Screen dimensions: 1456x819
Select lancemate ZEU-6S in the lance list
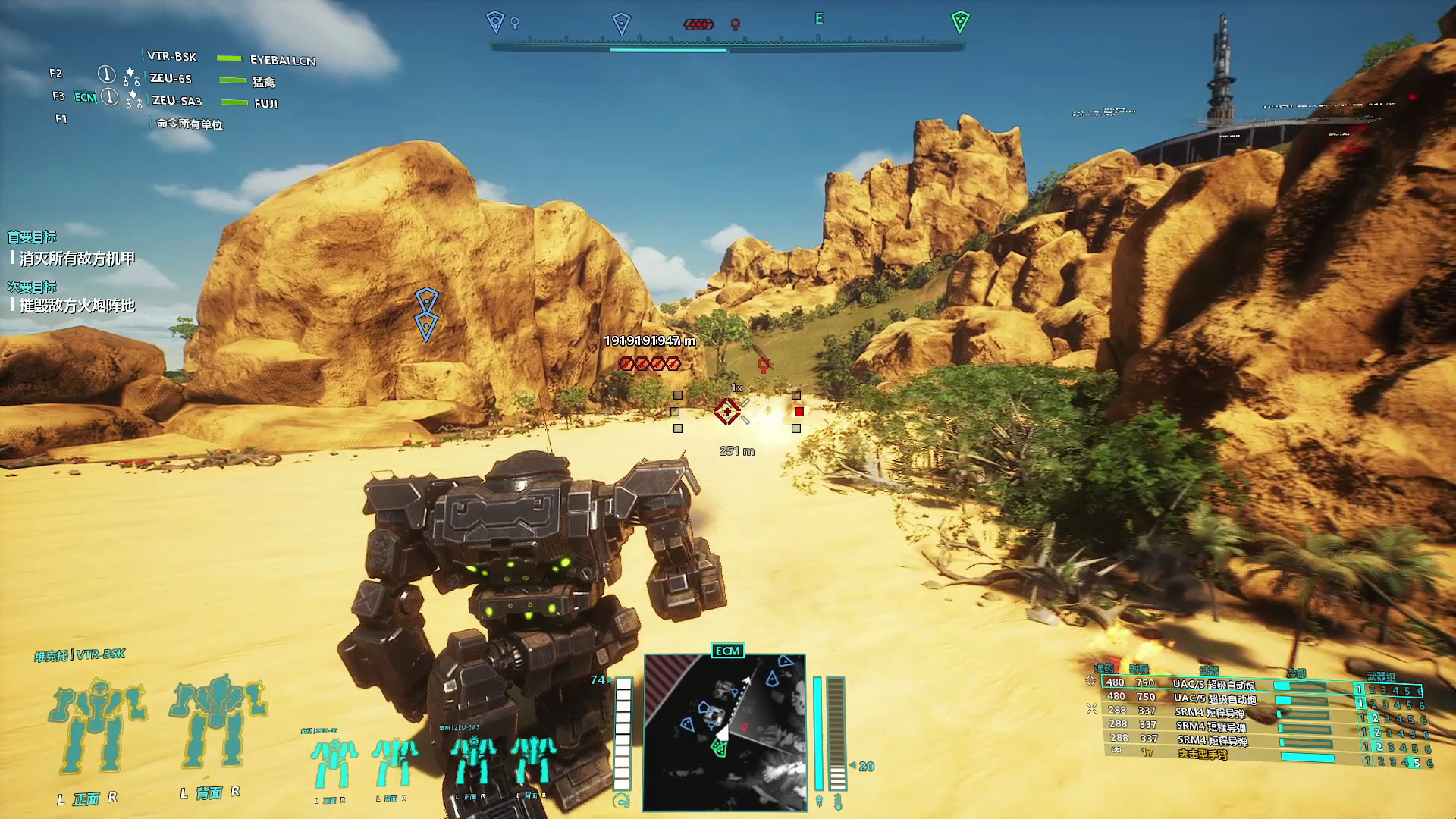tap(171, 78)
